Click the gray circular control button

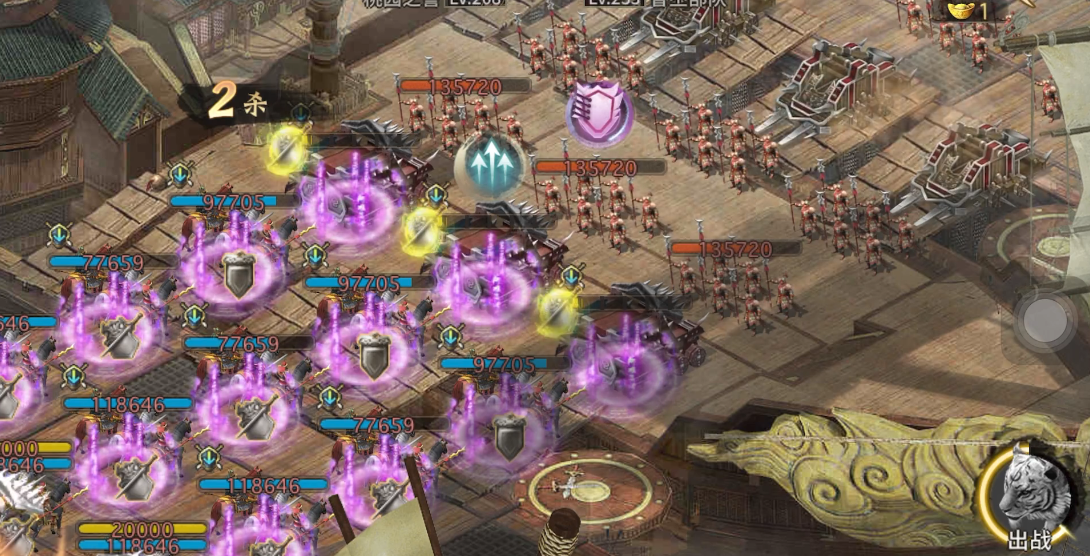1046,320
